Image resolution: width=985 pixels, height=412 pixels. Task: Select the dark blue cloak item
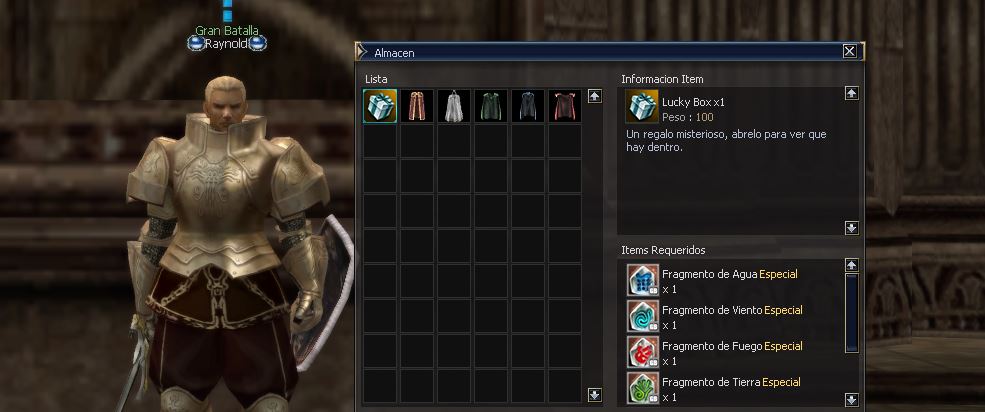click(x=528, y=106)
